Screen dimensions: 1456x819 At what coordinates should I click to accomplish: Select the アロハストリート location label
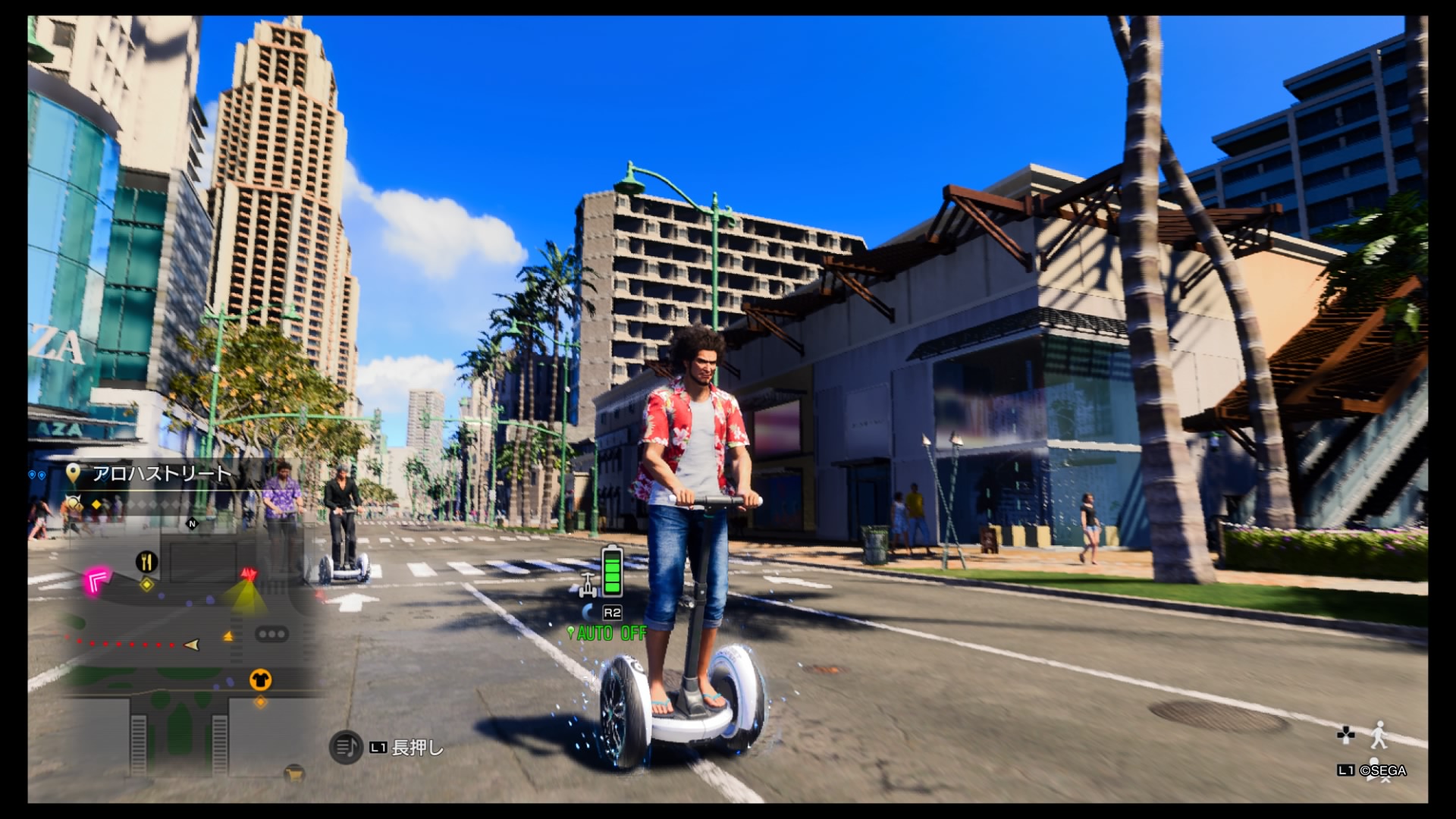click(x=161, y=474)
